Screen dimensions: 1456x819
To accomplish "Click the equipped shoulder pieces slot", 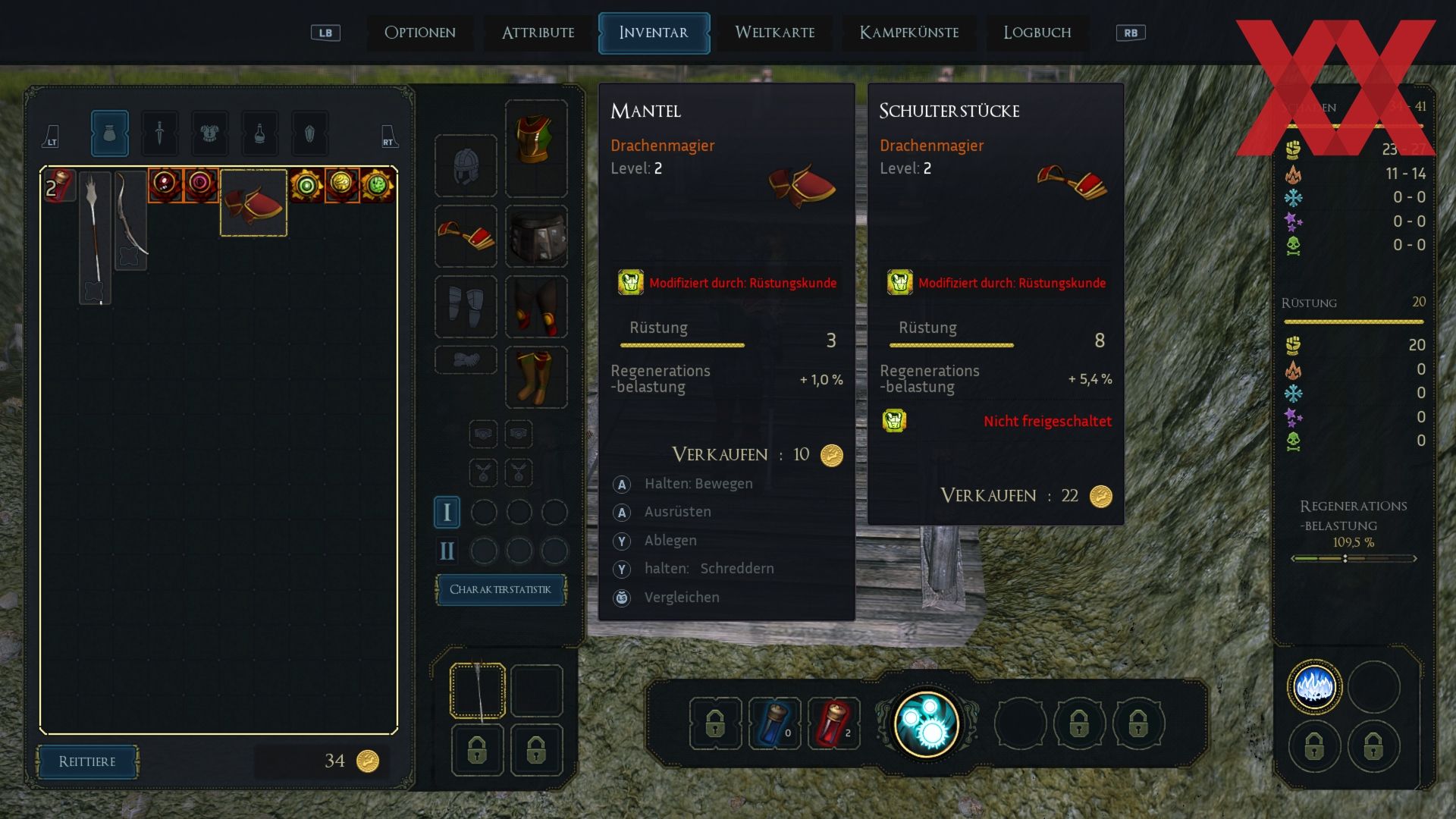I will [466, 236].
